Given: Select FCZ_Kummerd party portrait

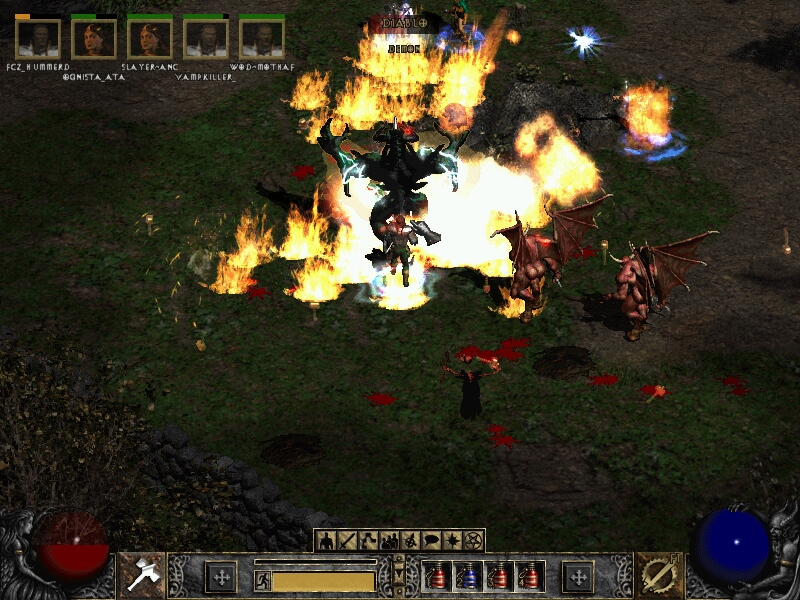Looking at the screenshot, I should pyautogui.click(x=38, y=39).
